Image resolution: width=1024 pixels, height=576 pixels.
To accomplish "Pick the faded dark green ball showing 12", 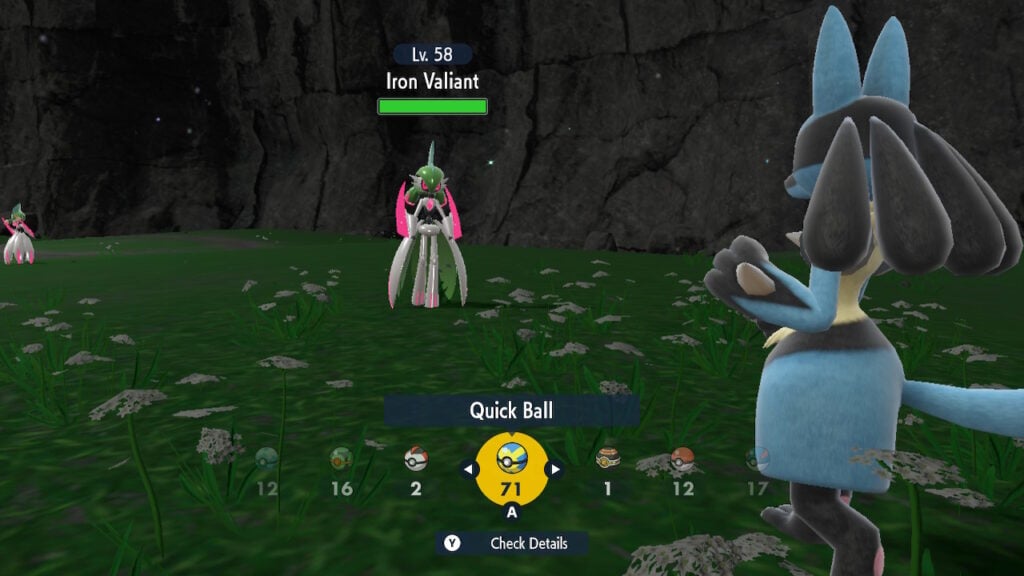I will 266,460.
